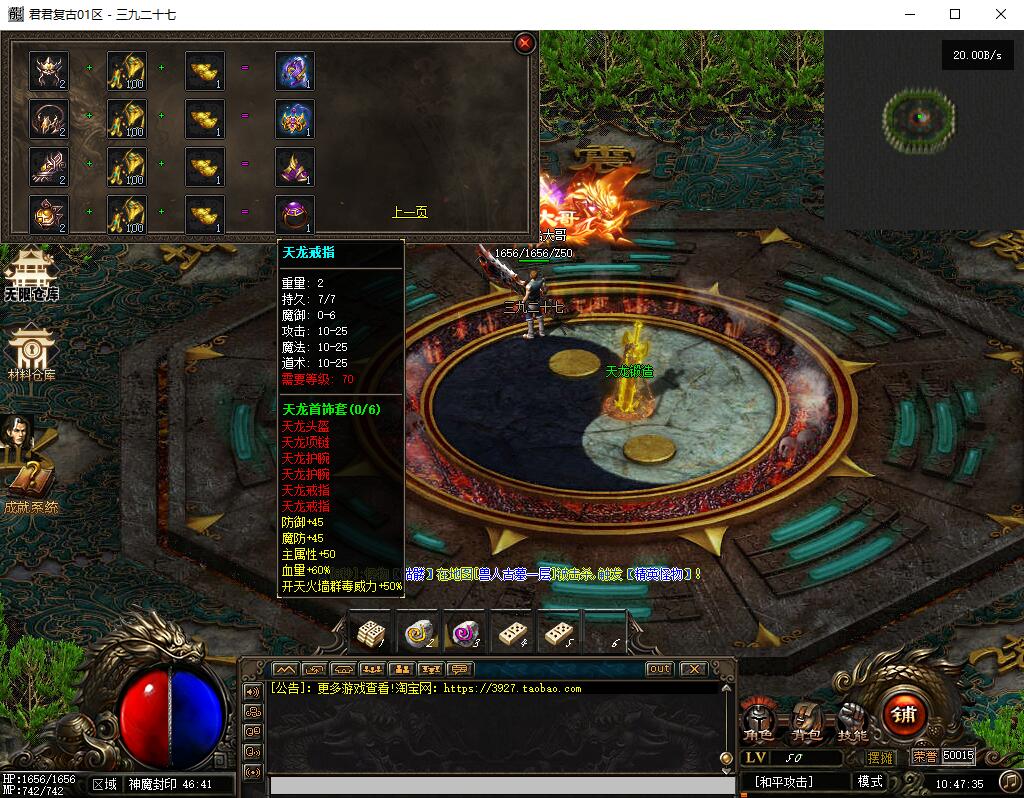Viewport: 1024px width, 798px height.
Task: Click the chat input field
Action: (x=495, y=786)
